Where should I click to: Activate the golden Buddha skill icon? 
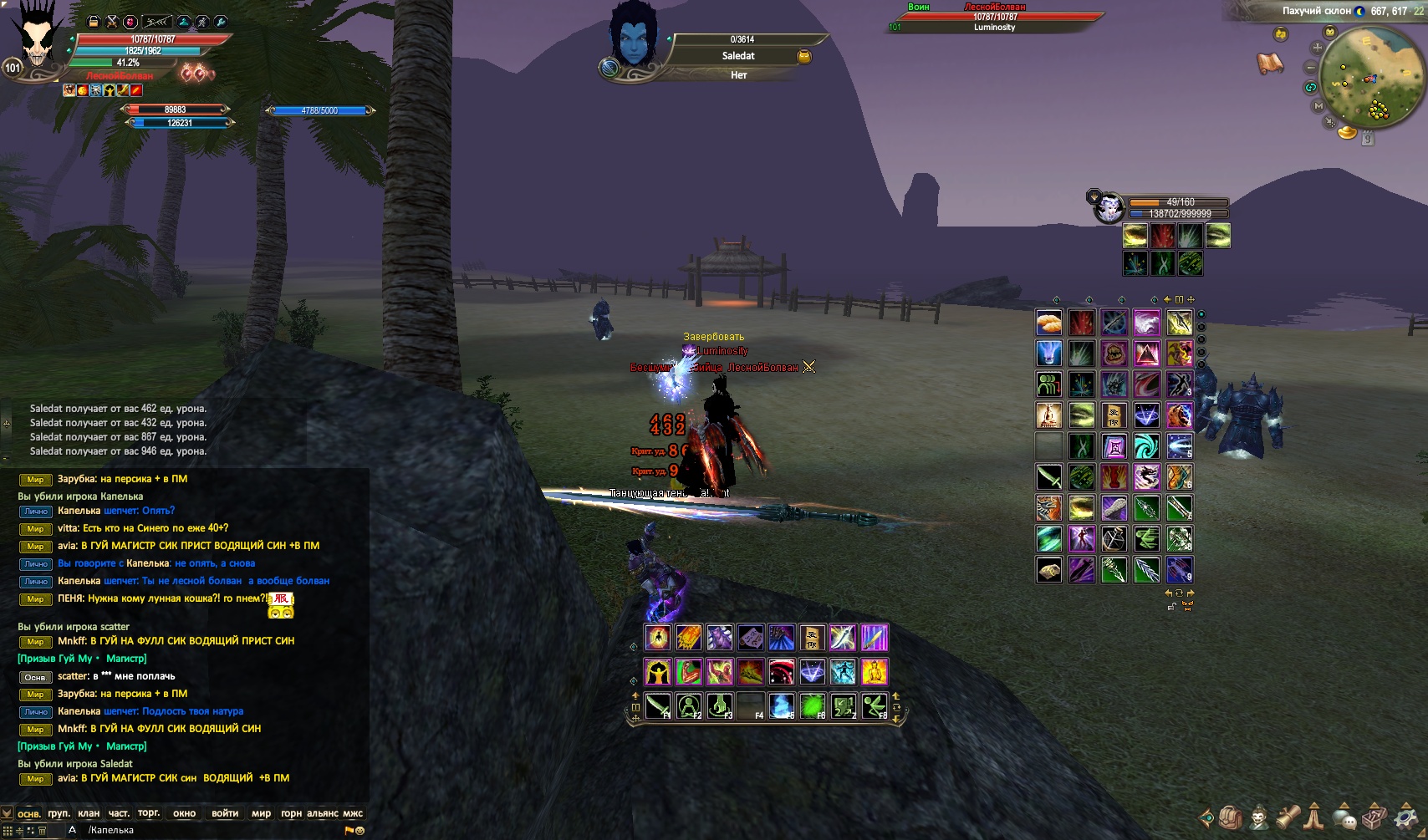coord(875,671)
